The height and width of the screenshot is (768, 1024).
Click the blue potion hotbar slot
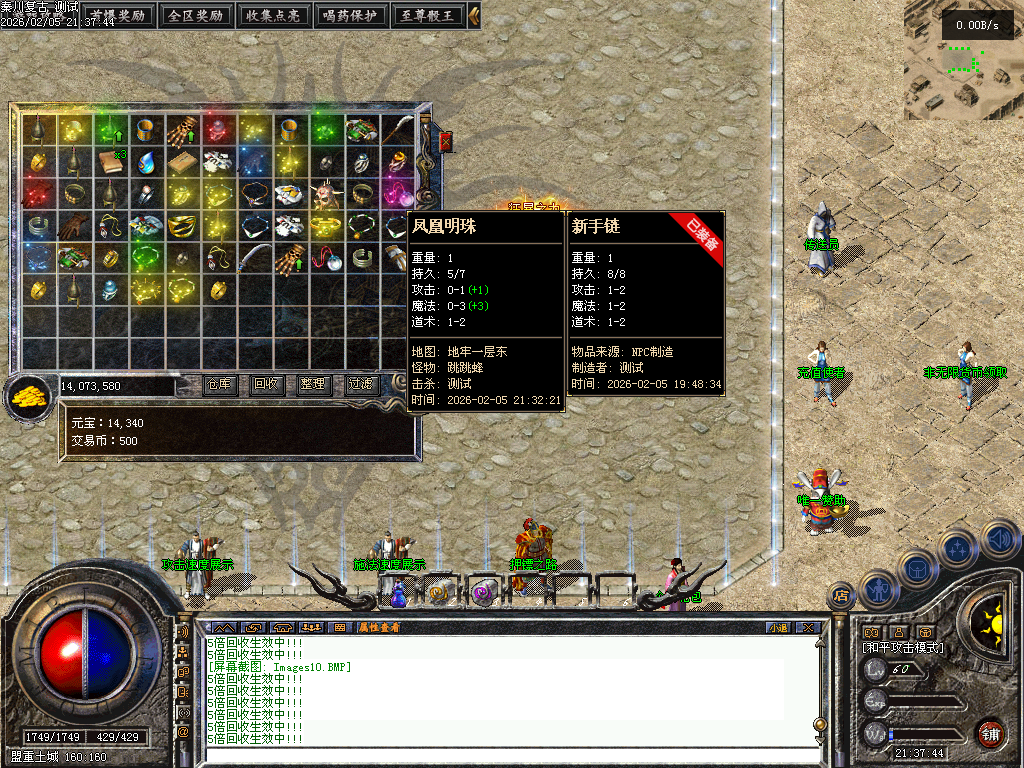click(399, 594)
